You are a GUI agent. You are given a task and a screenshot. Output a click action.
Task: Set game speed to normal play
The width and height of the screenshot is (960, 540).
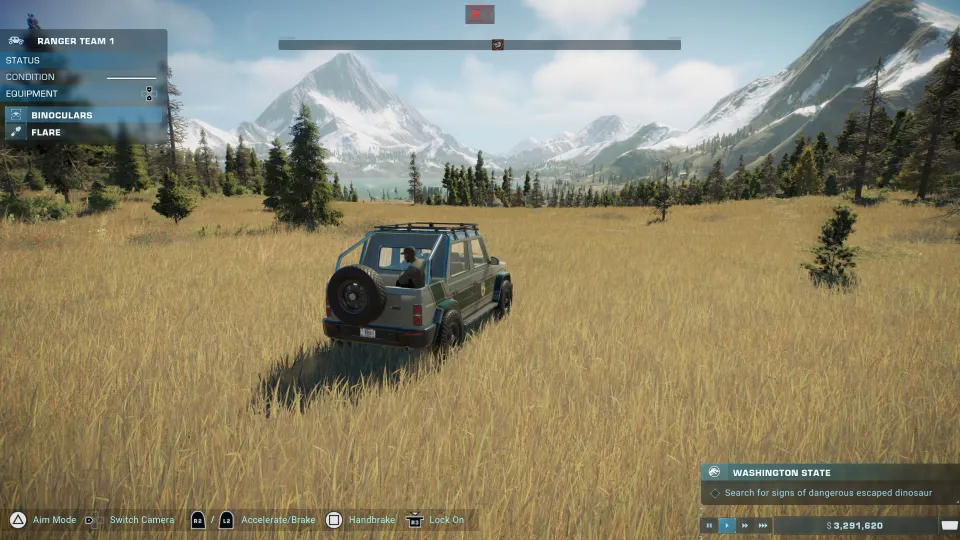[x=727, y=525]
